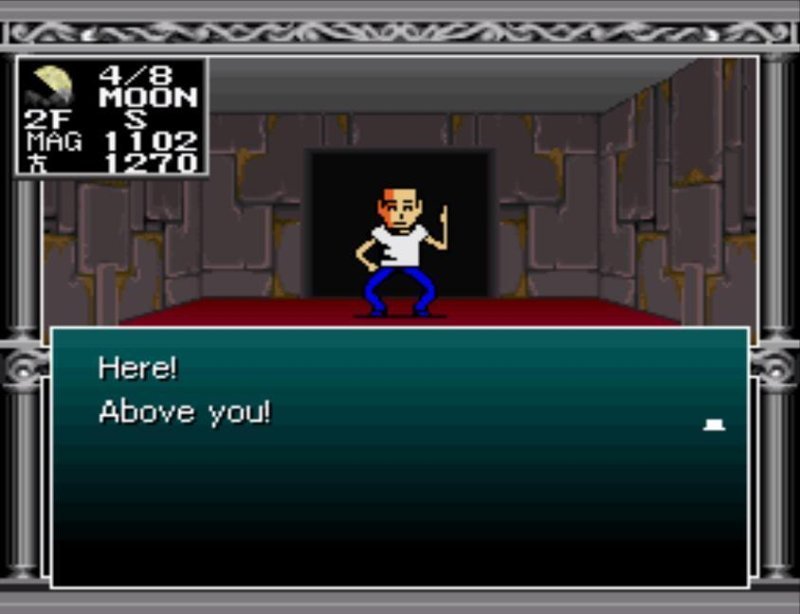Click the dialogue continue indicator

tap(714, 425)
